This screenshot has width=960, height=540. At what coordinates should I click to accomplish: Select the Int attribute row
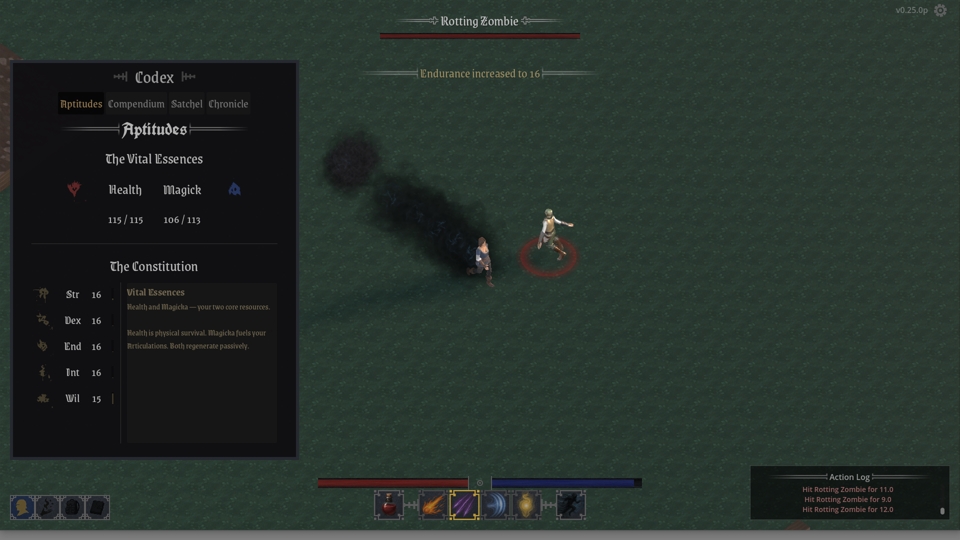pyautogui.click(x=72, y=373)
